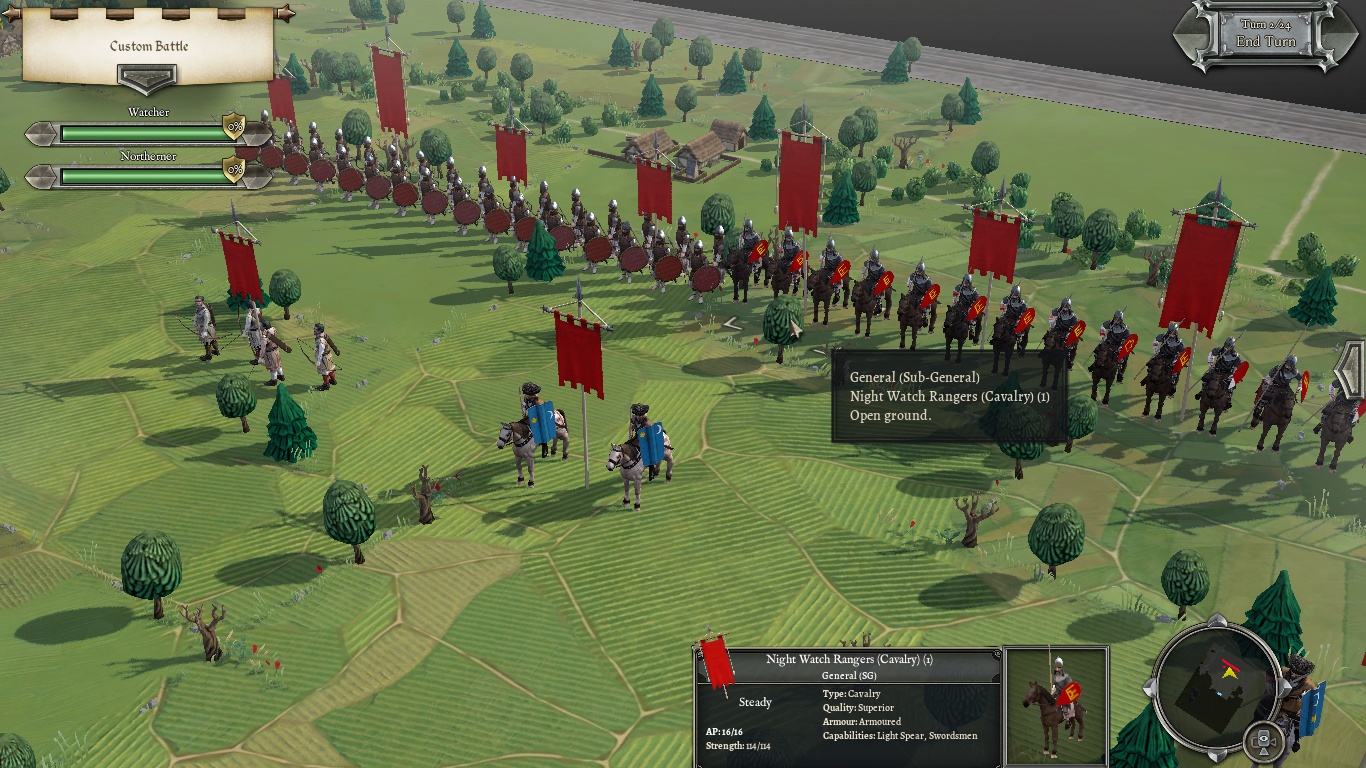The width and height of the screenshot is (1366, 768).
Task: Expand the side panel arrow on right edge
Action: point(1352,370)
